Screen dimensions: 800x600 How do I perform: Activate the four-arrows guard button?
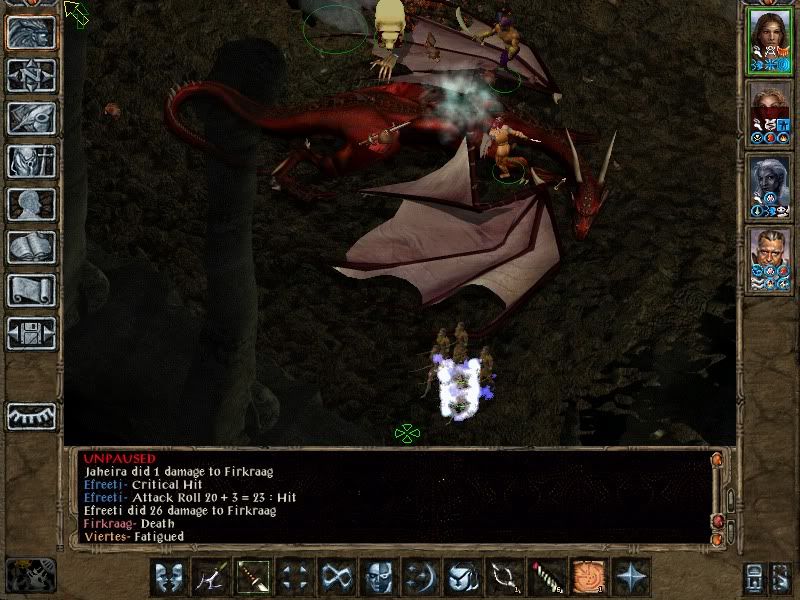[295, 577]
